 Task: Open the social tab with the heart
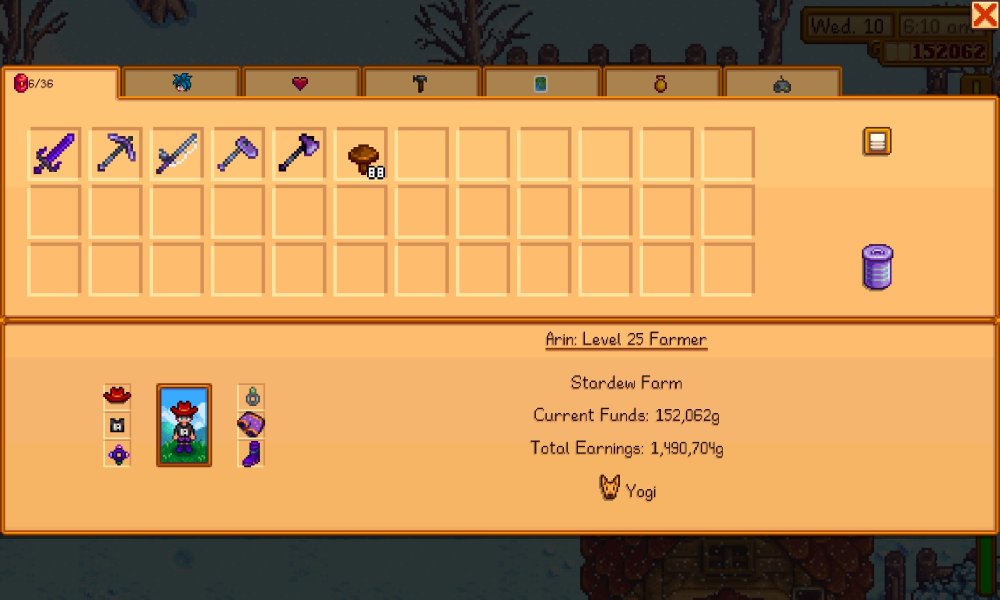click(300, 84)
